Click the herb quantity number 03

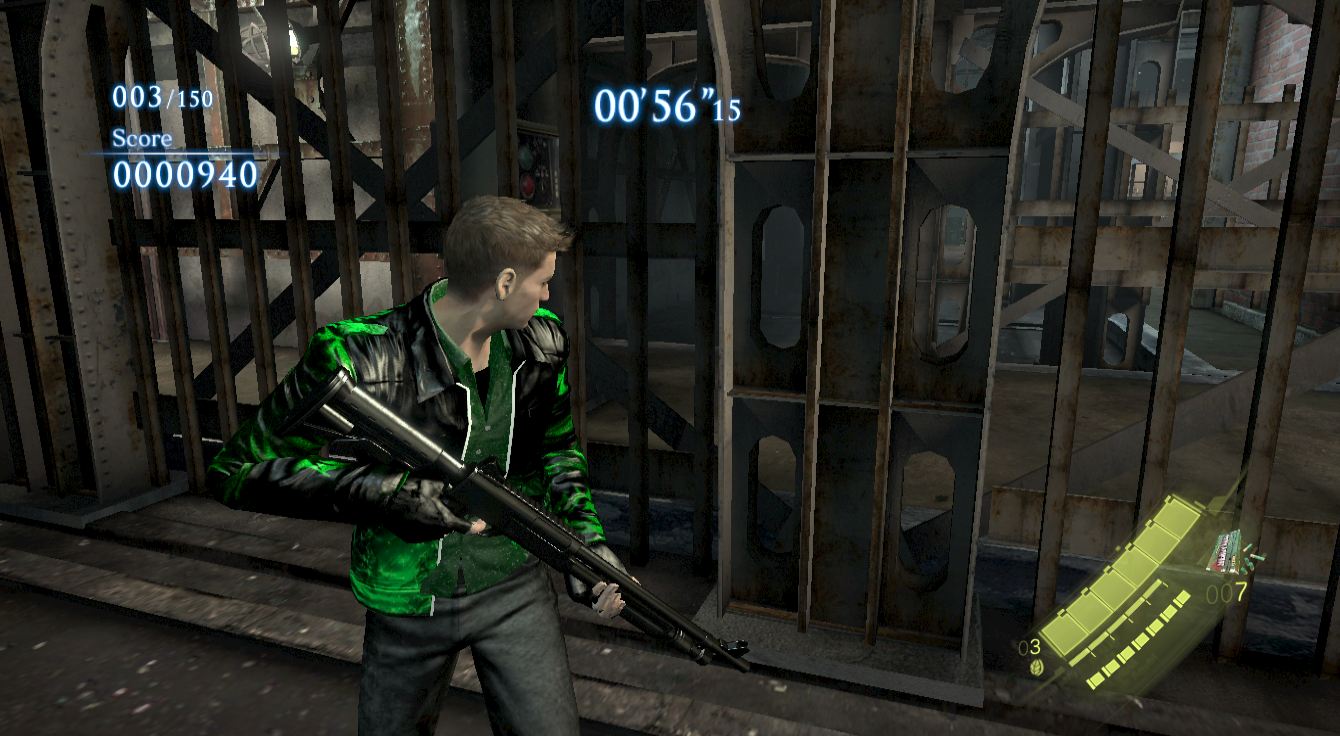(1028, 647)
